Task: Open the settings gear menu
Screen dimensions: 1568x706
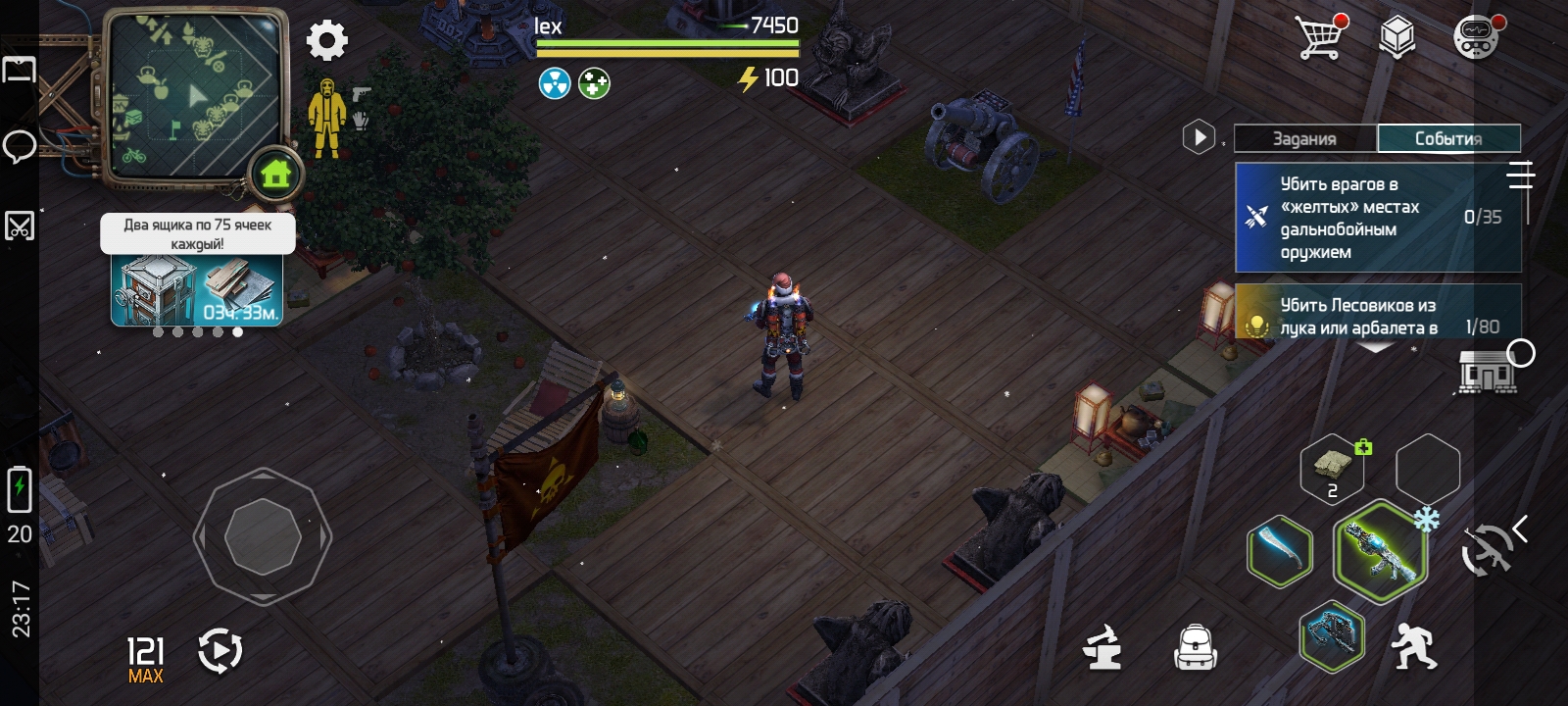Action: [x=327, y=41]
